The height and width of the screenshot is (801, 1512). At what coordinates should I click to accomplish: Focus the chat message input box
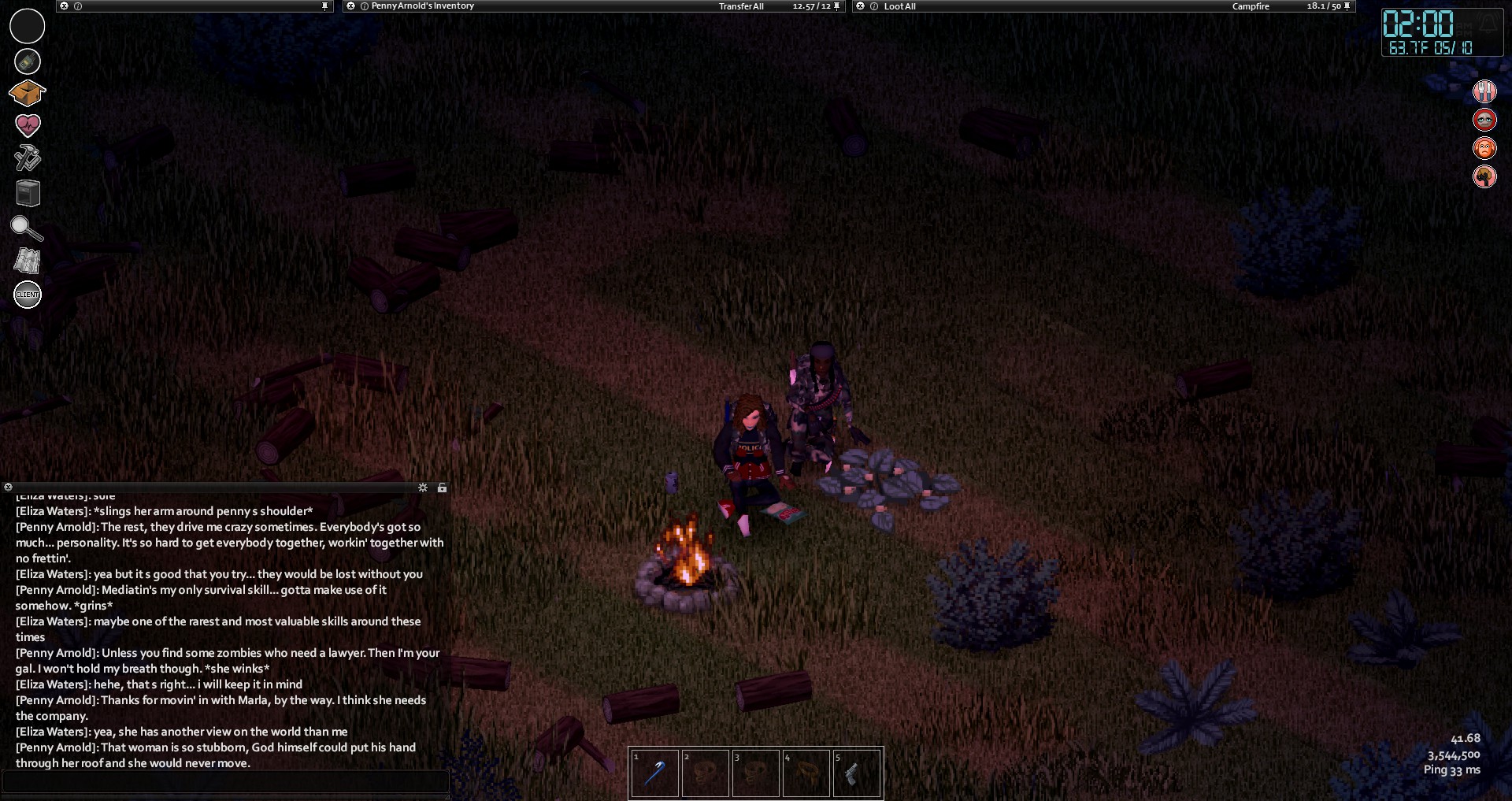225,781
